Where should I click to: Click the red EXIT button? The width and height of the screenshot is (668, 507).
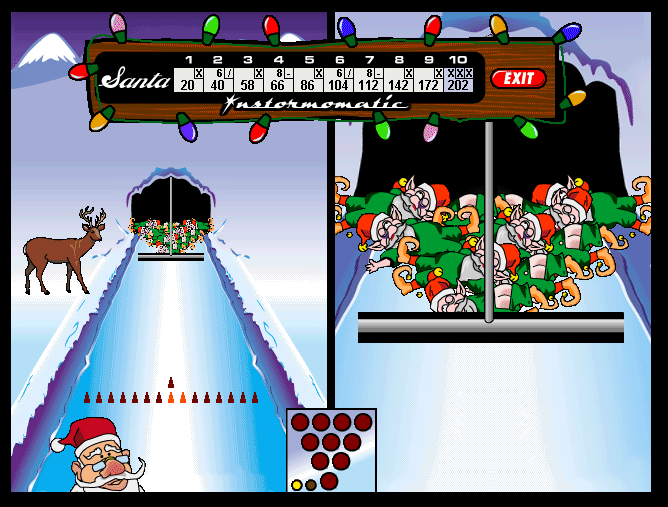518,78
